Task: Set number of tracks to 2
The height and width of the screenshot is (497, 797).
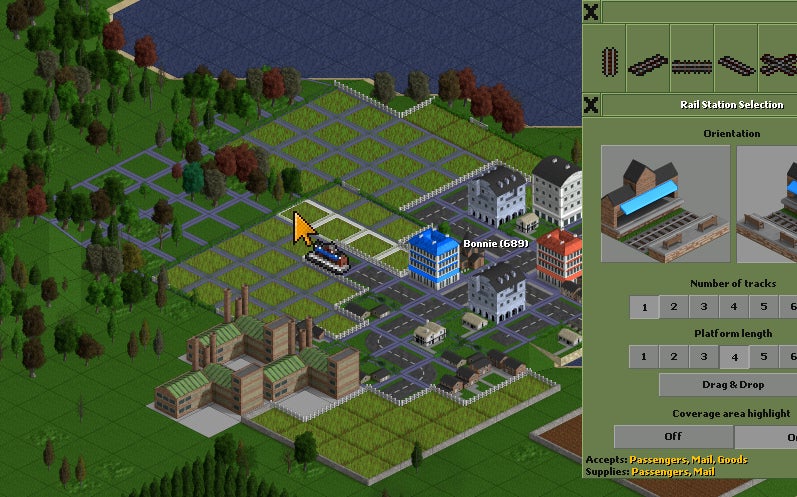Action: [x=674, y=307]
